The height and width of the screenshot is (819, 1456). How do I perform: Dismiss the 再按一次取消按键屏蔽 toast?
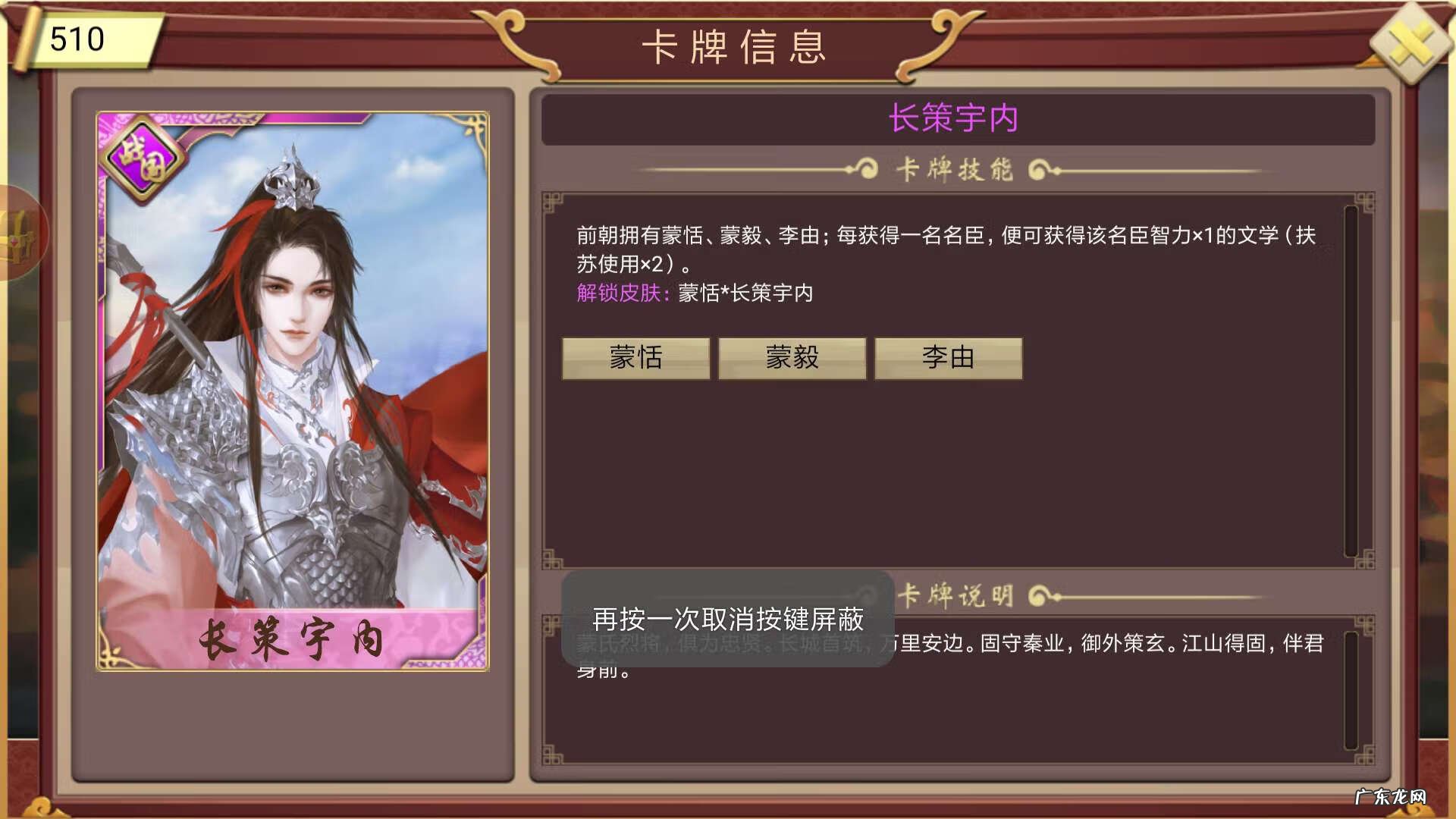pos(728,622)
